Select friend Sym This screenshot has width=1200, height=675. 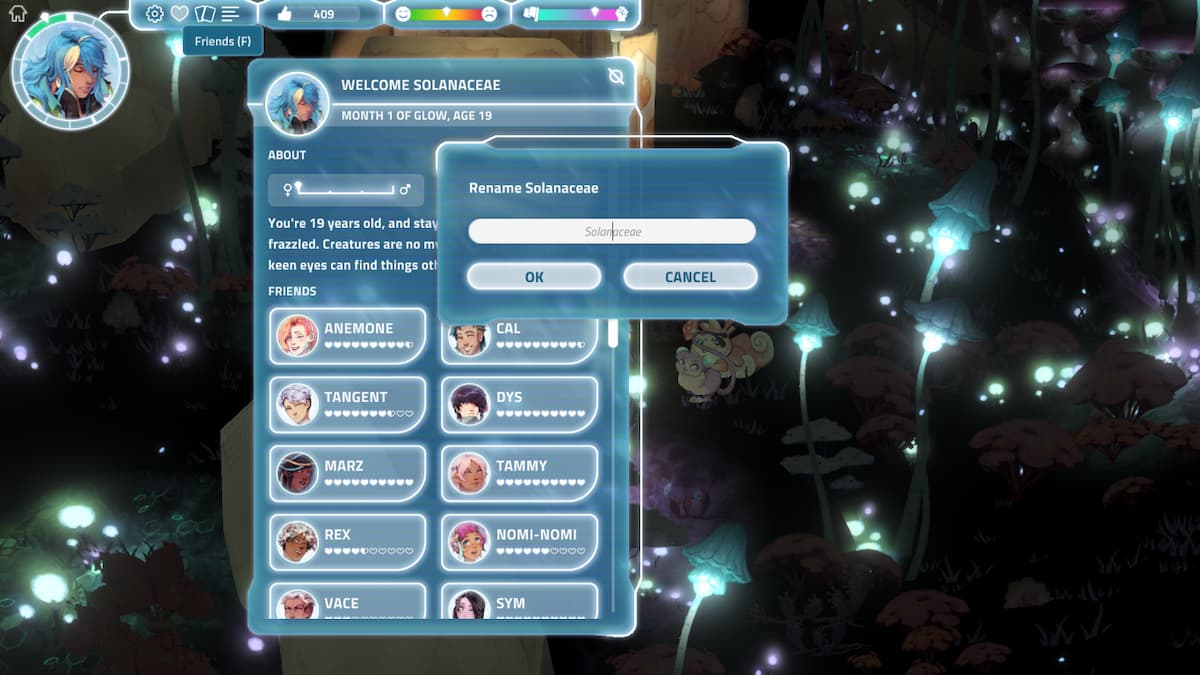519,602
